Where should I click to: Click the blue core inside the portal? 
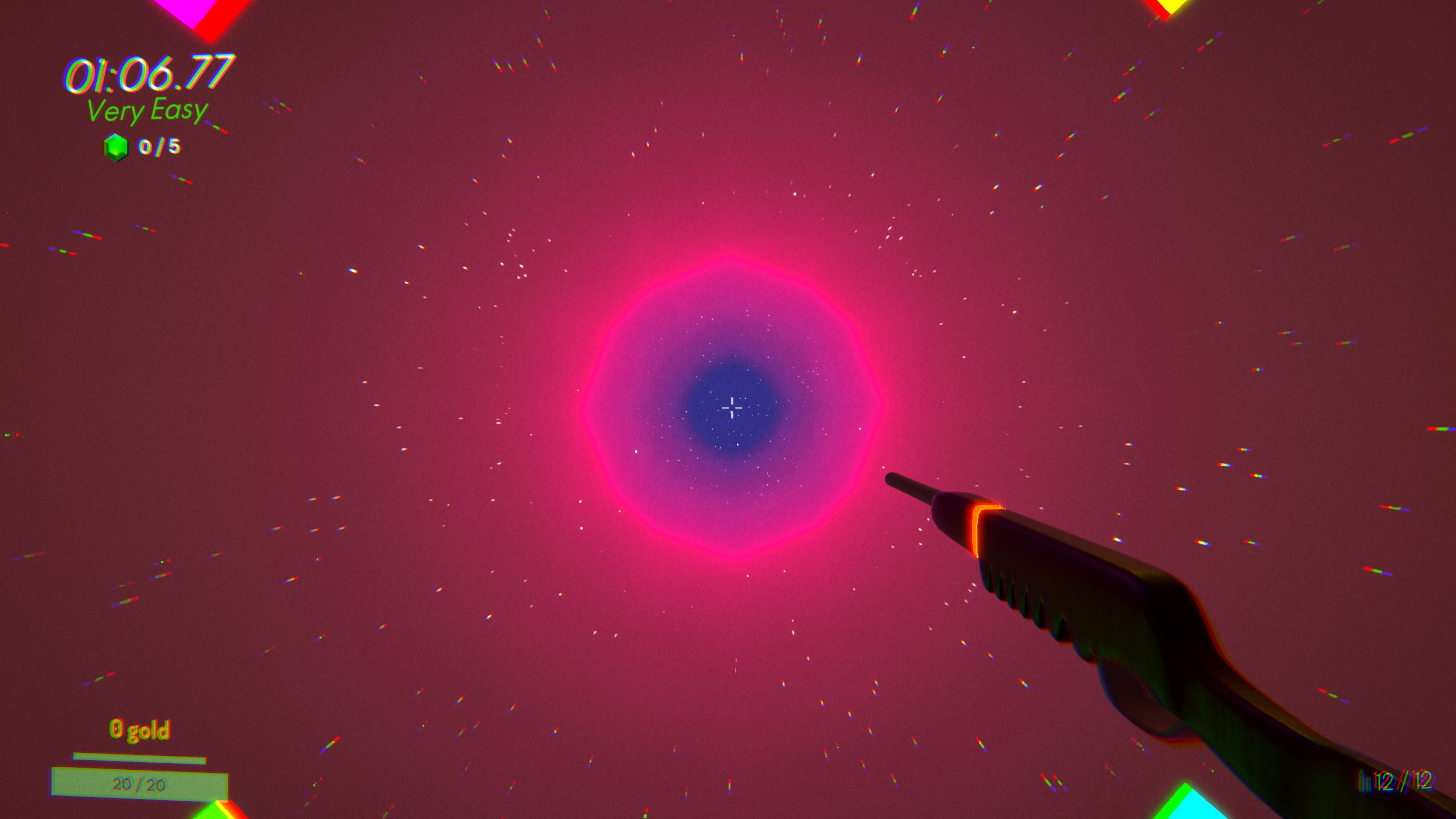[x=730, y=407]
